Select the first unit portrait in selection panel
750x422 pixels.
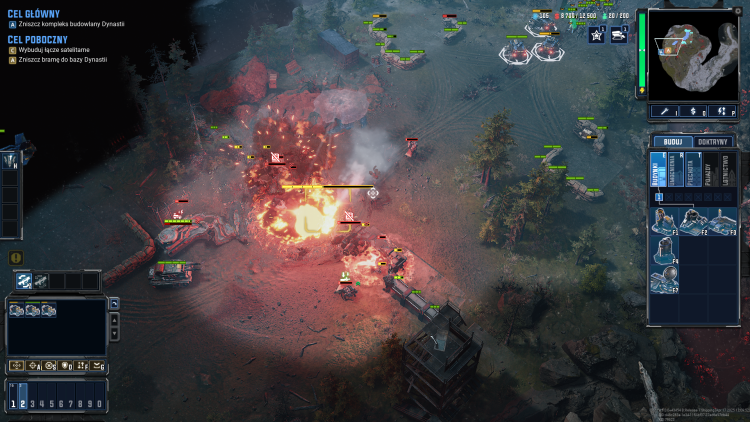(17, 310)
